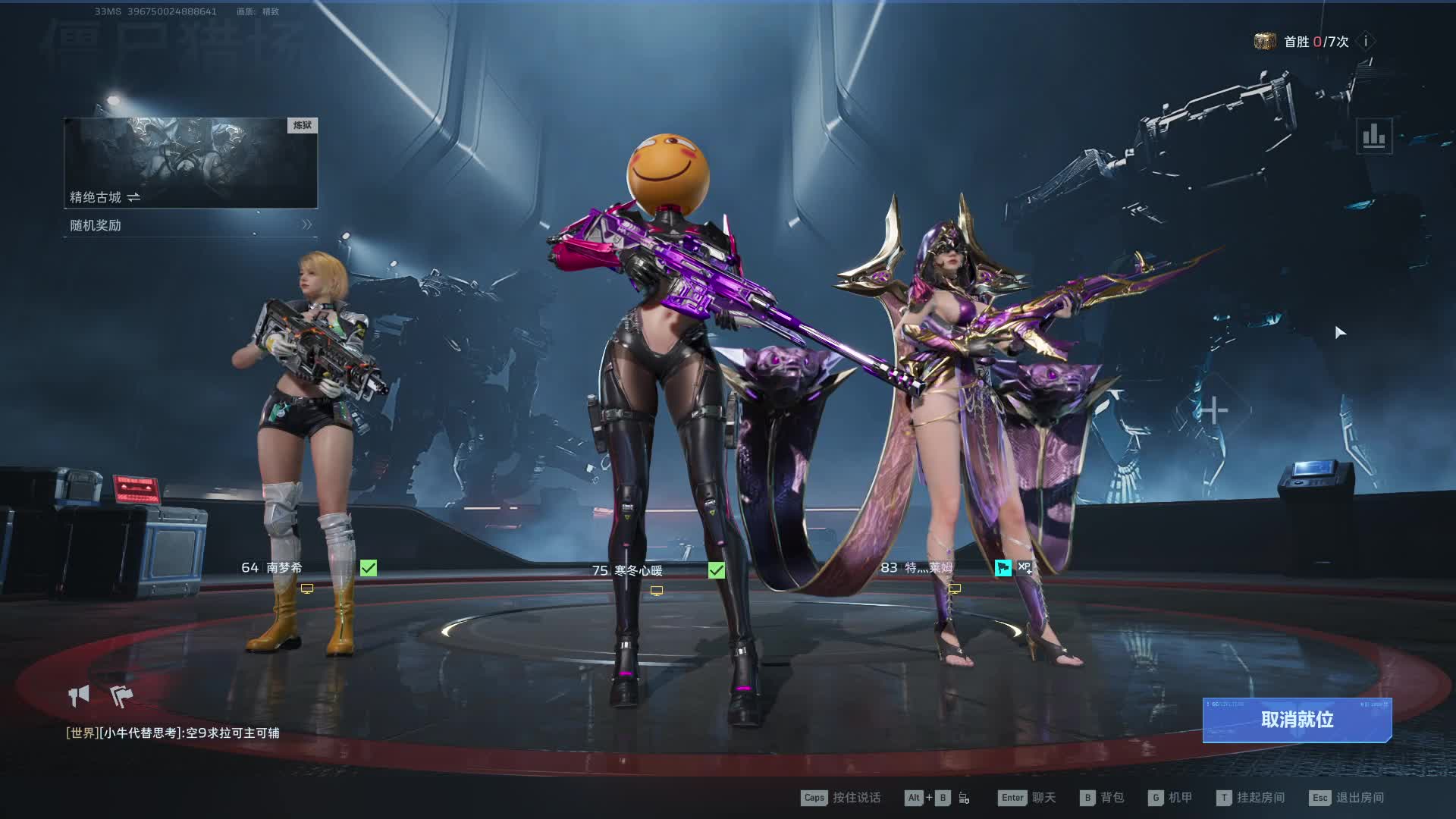This screenshot has width=1456, height=819.
Task: Open the 背包 backpack shortcut
Action: pos(1103,797)
